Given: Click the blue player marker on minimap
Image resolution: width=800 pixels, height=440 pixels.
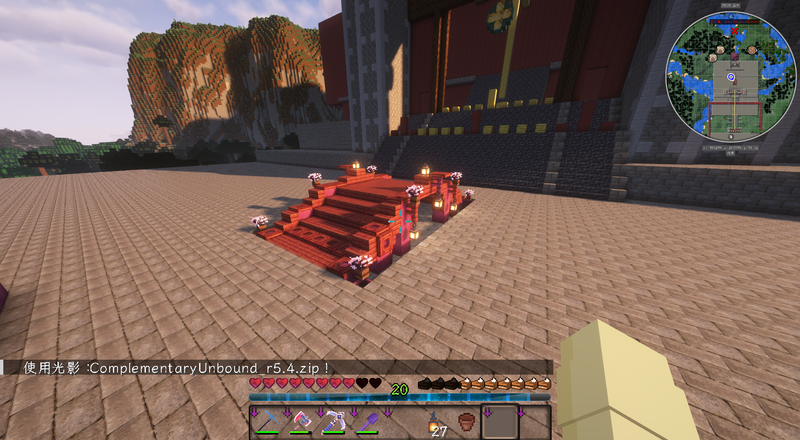Looking at the screenshot, I should [x=731, y=77].
